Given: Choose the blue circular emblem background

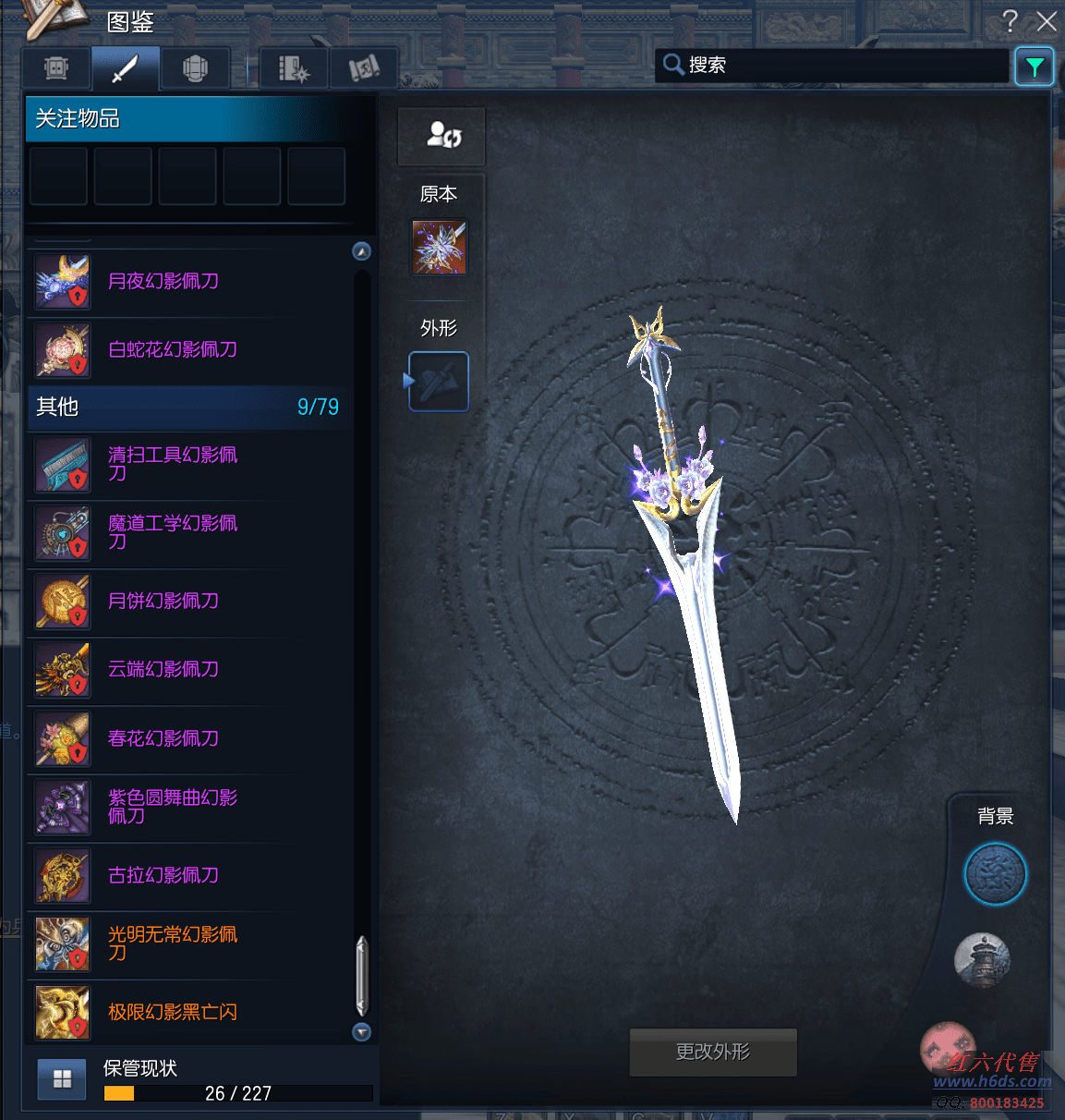Looking at the screenshot, I should pyautogui.click(x=995, y=874).
